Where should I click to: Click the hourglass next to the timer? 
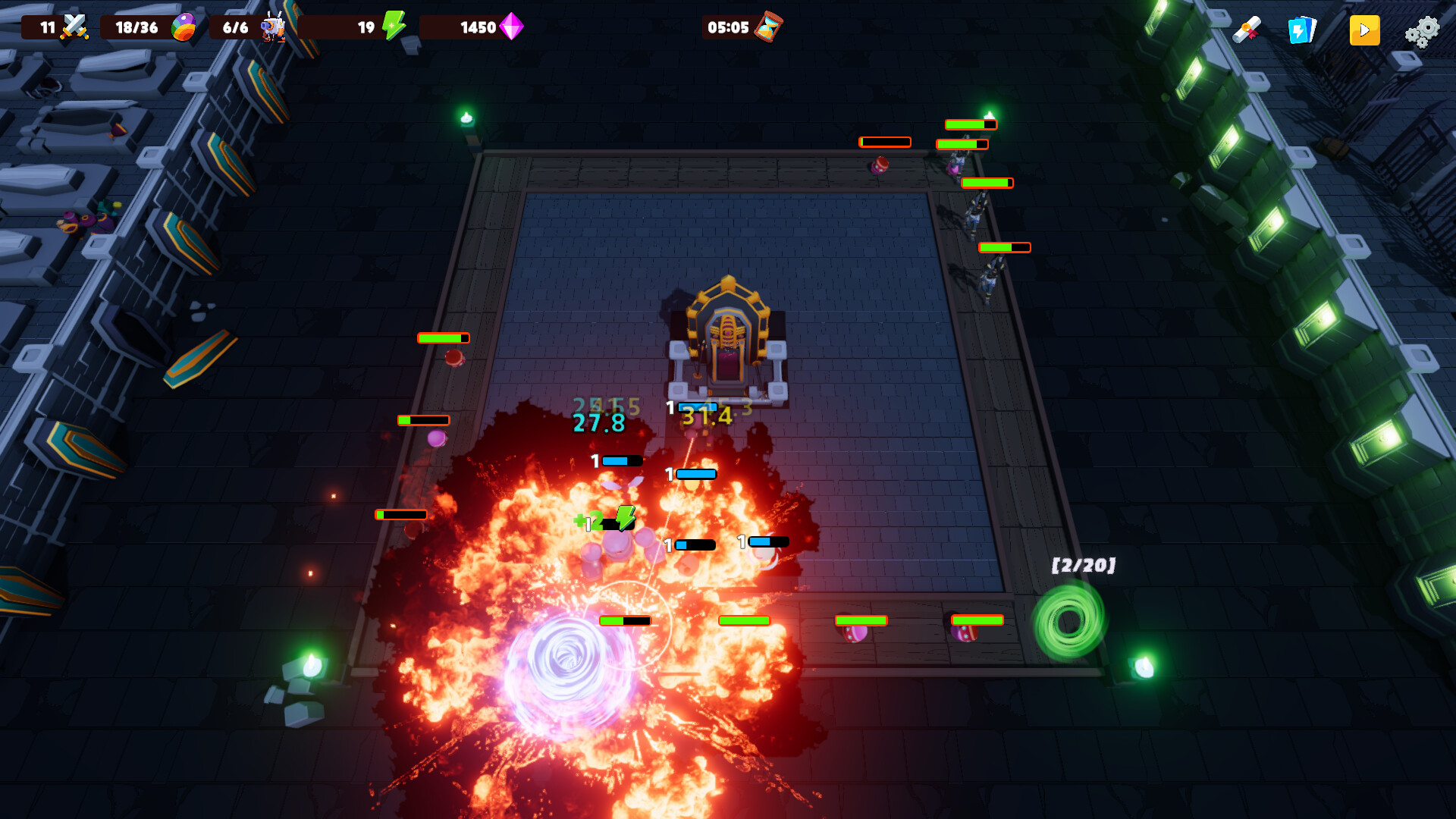point(766,27)
